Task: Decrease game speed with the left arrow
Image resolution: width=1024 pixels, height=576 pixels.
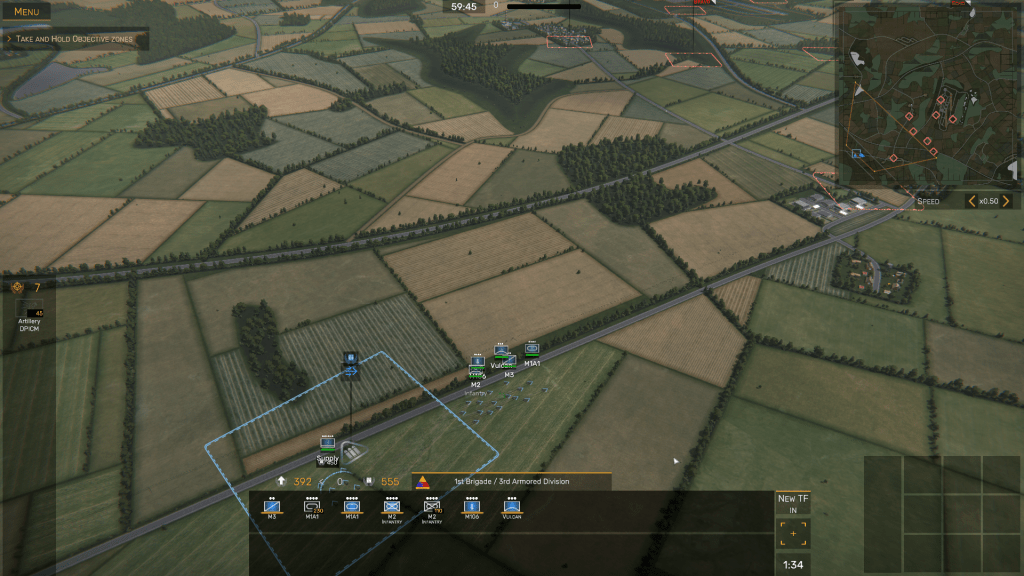Action: pos(971,201)
